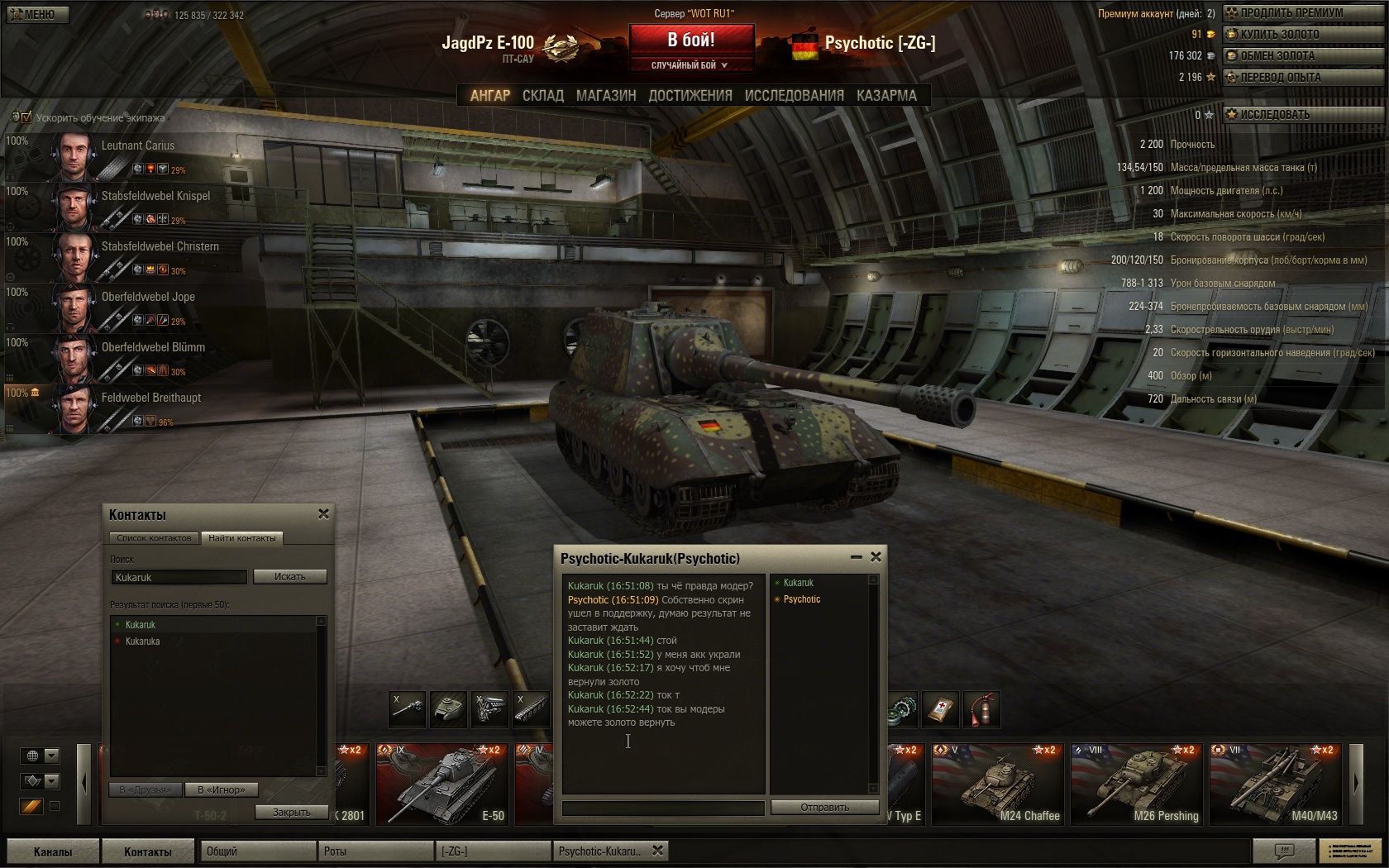Start battle with the В бой! button

691,40
